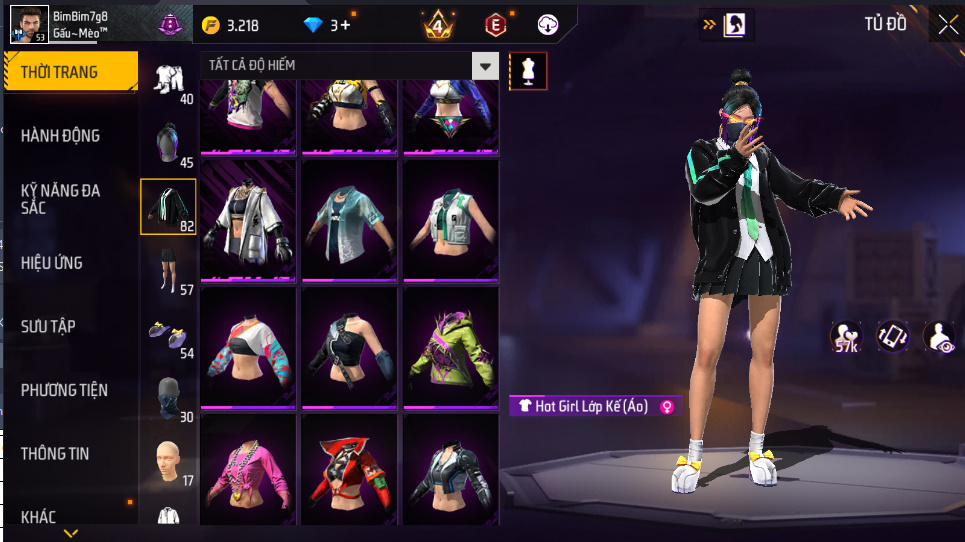This screenshot has height=542, width=965.
Task: Select the white coat with black gloves top
Action: pyautogui.click(x=248, y=220)
